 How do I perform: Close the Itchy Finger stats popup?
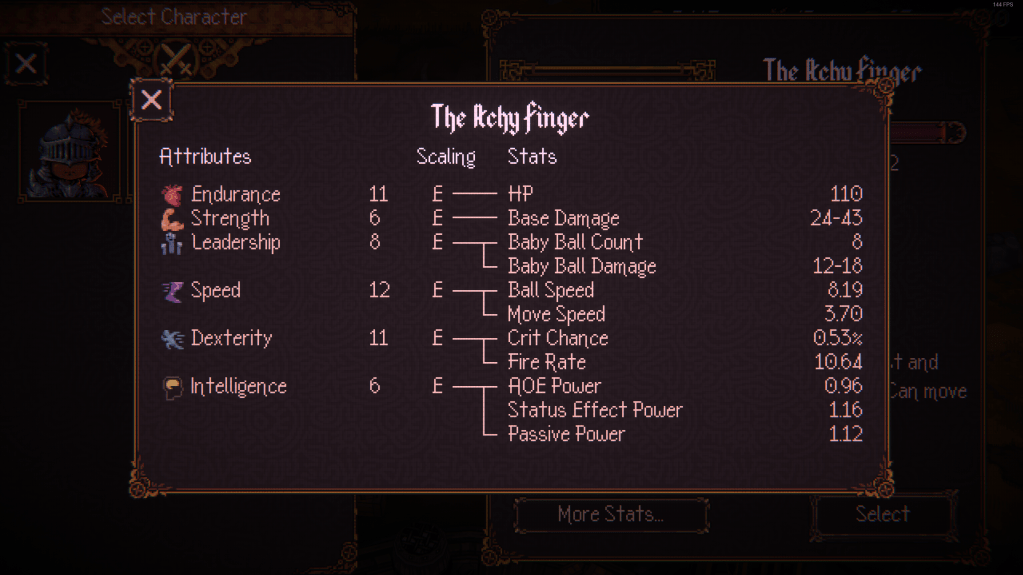click(x=151, y=100)
